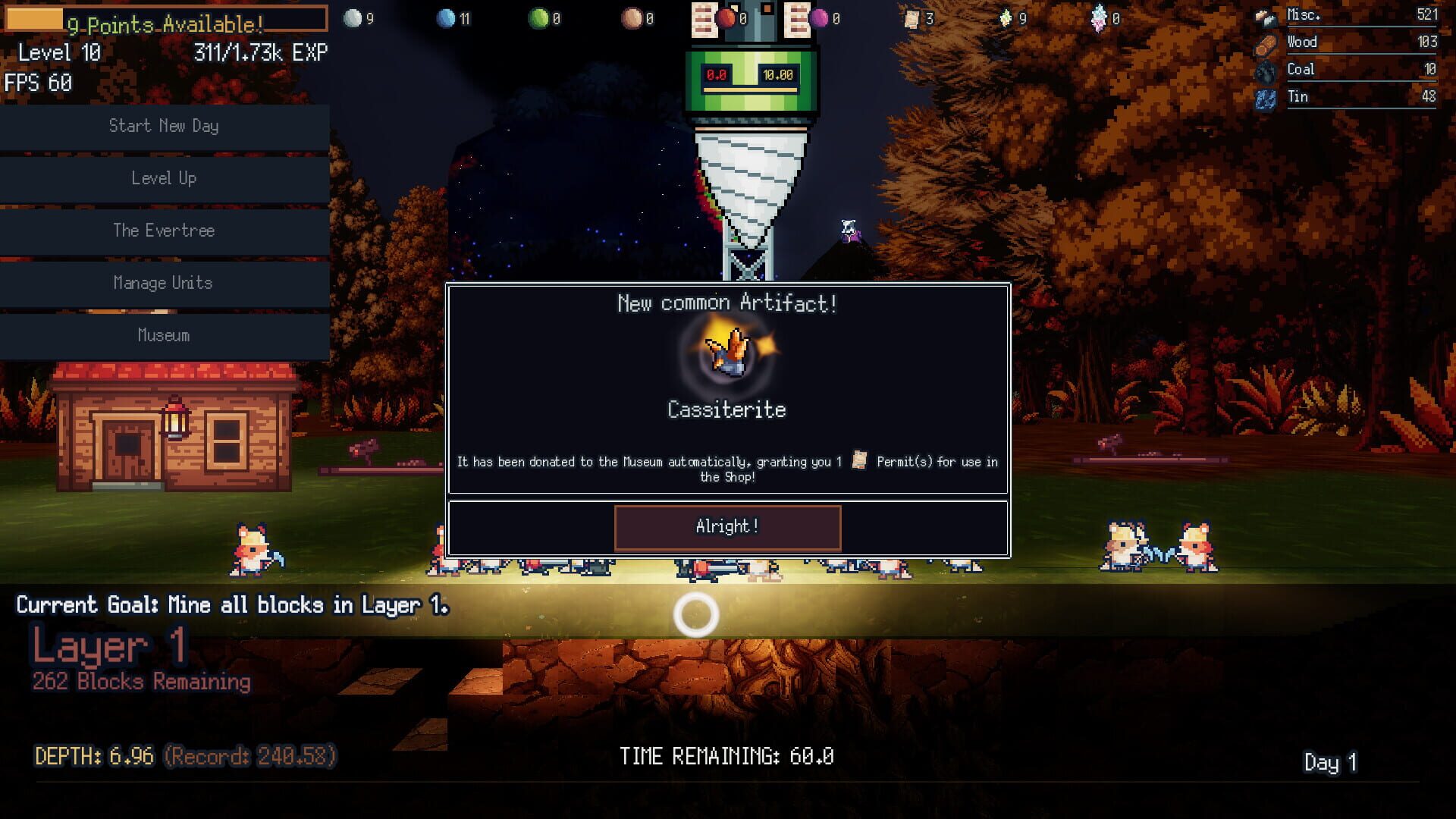Open the Manage Units menu entry
1456x819 pixels.
click(163, 283)
